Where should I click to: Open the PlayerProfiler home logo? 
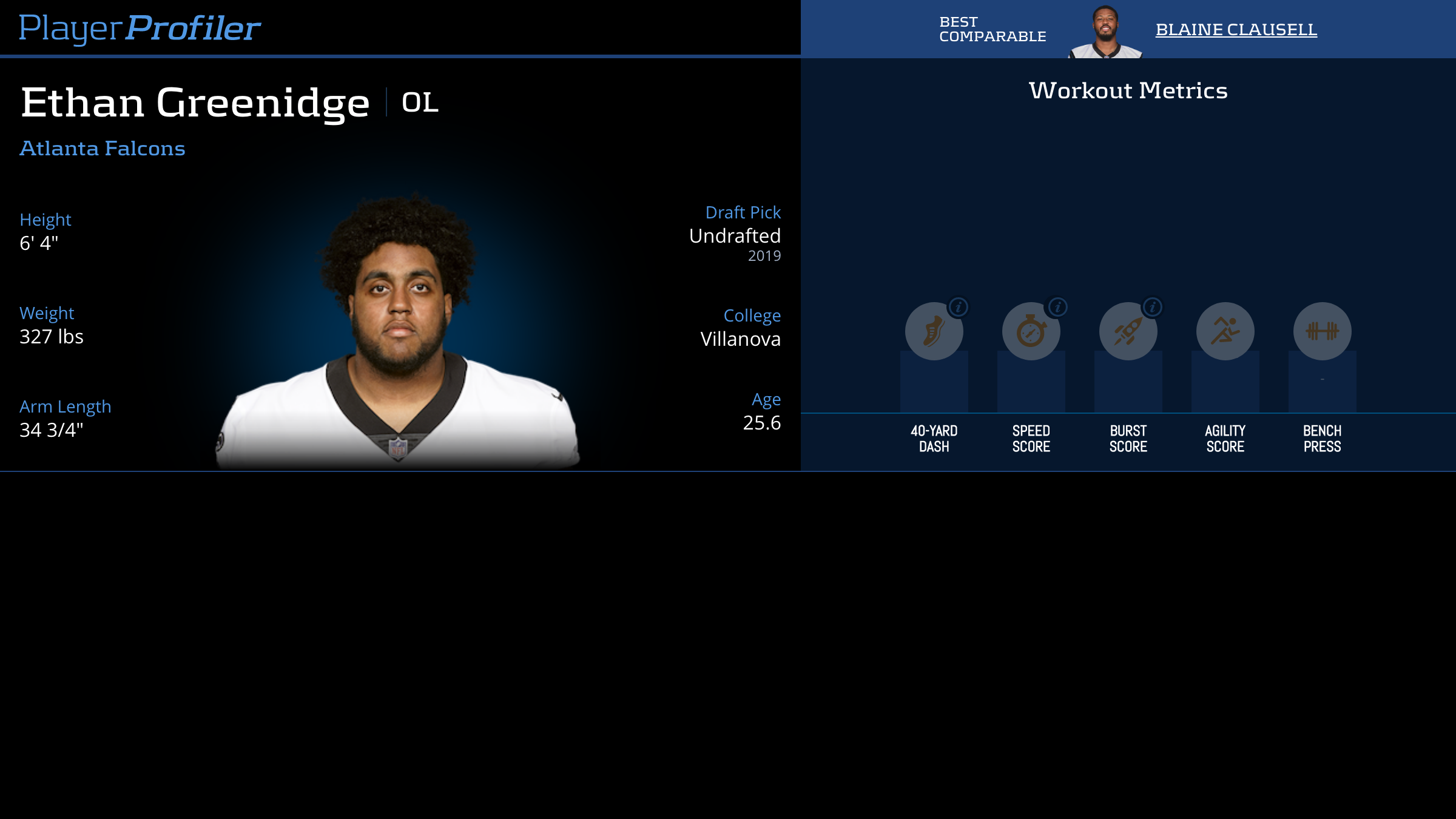point(140,28)
